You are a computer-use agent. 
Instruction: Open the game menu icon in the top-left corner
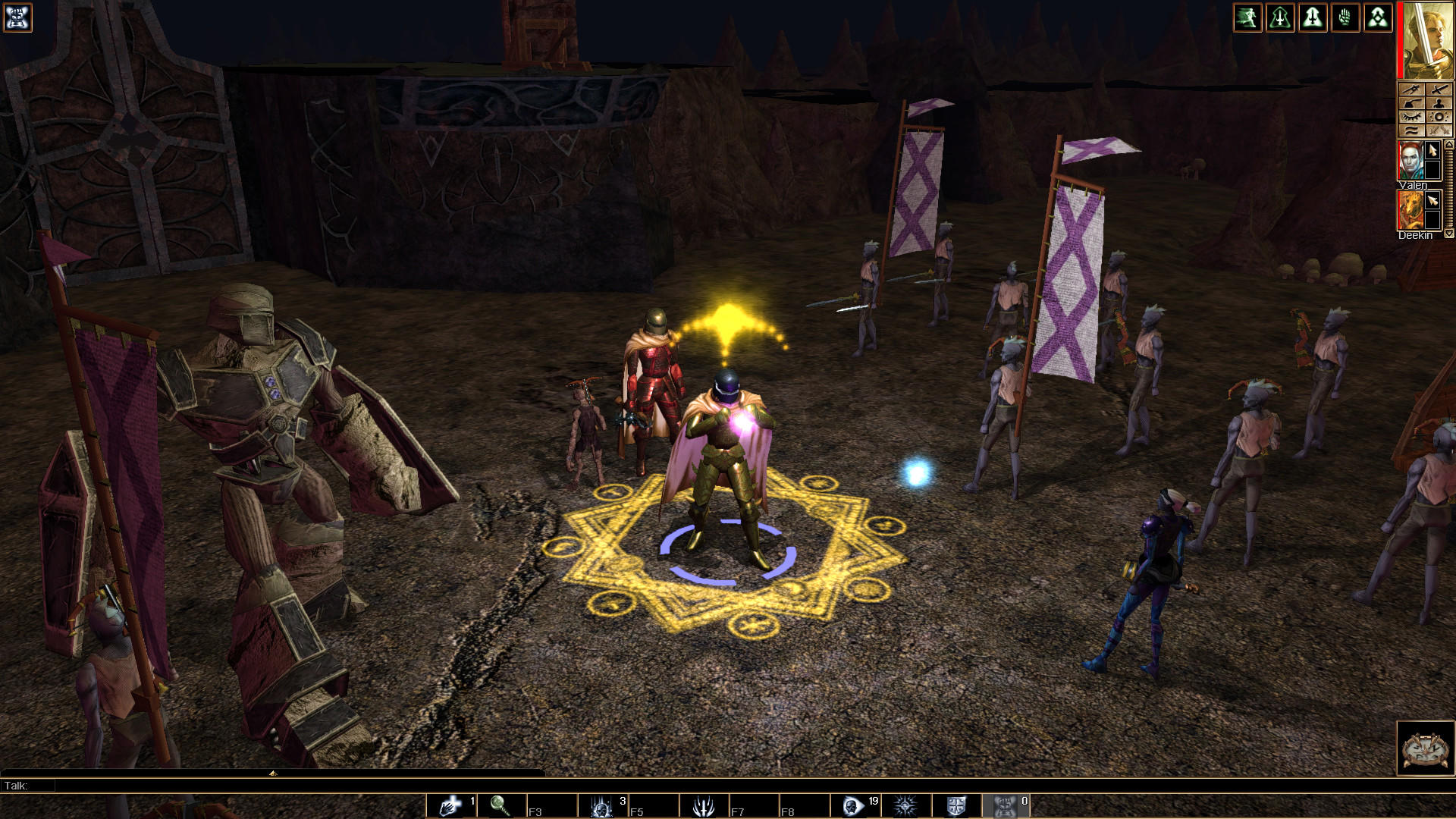18,17
